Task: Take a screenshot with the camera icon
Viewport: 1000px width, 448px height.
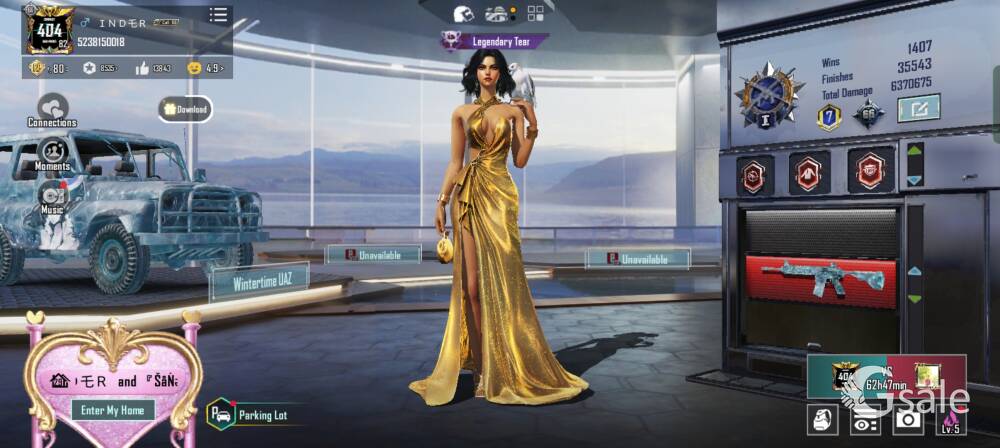Action: coord(908,421)
